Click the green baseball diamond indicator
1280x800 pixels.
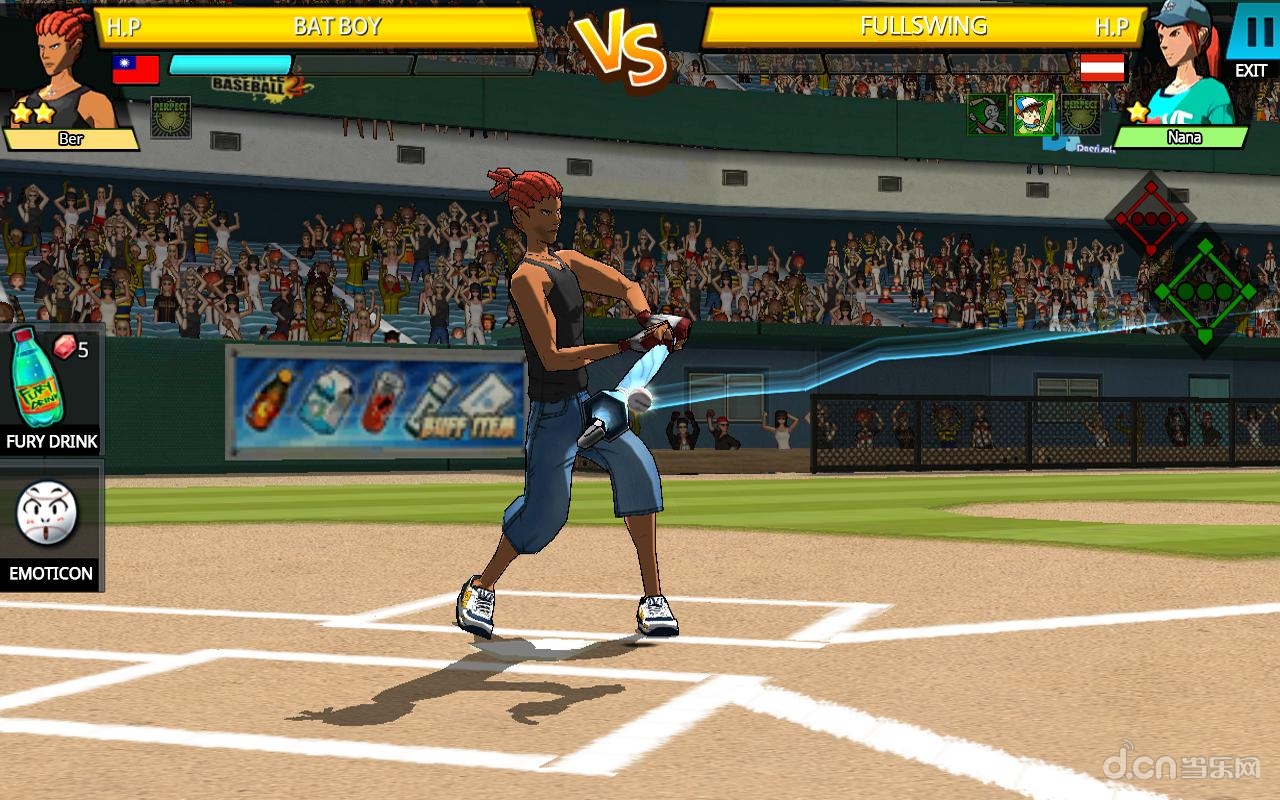pos(1204,291)
